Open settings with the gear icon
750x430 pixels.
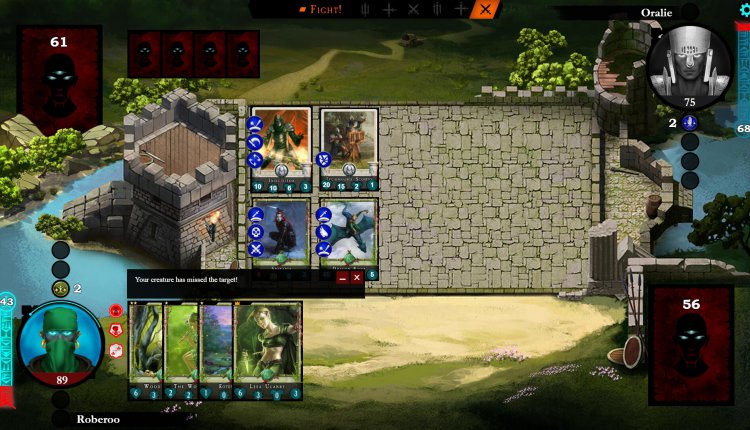[743, 9]
